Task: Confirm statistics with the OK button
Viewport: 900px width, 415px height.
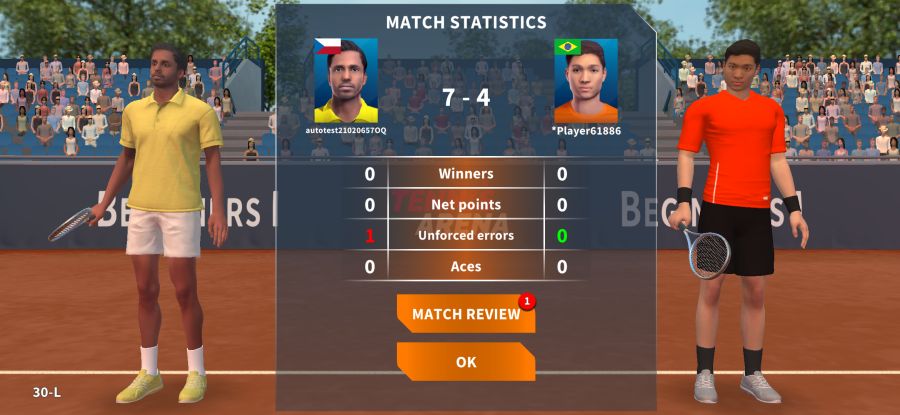Action: pos(466,362)
